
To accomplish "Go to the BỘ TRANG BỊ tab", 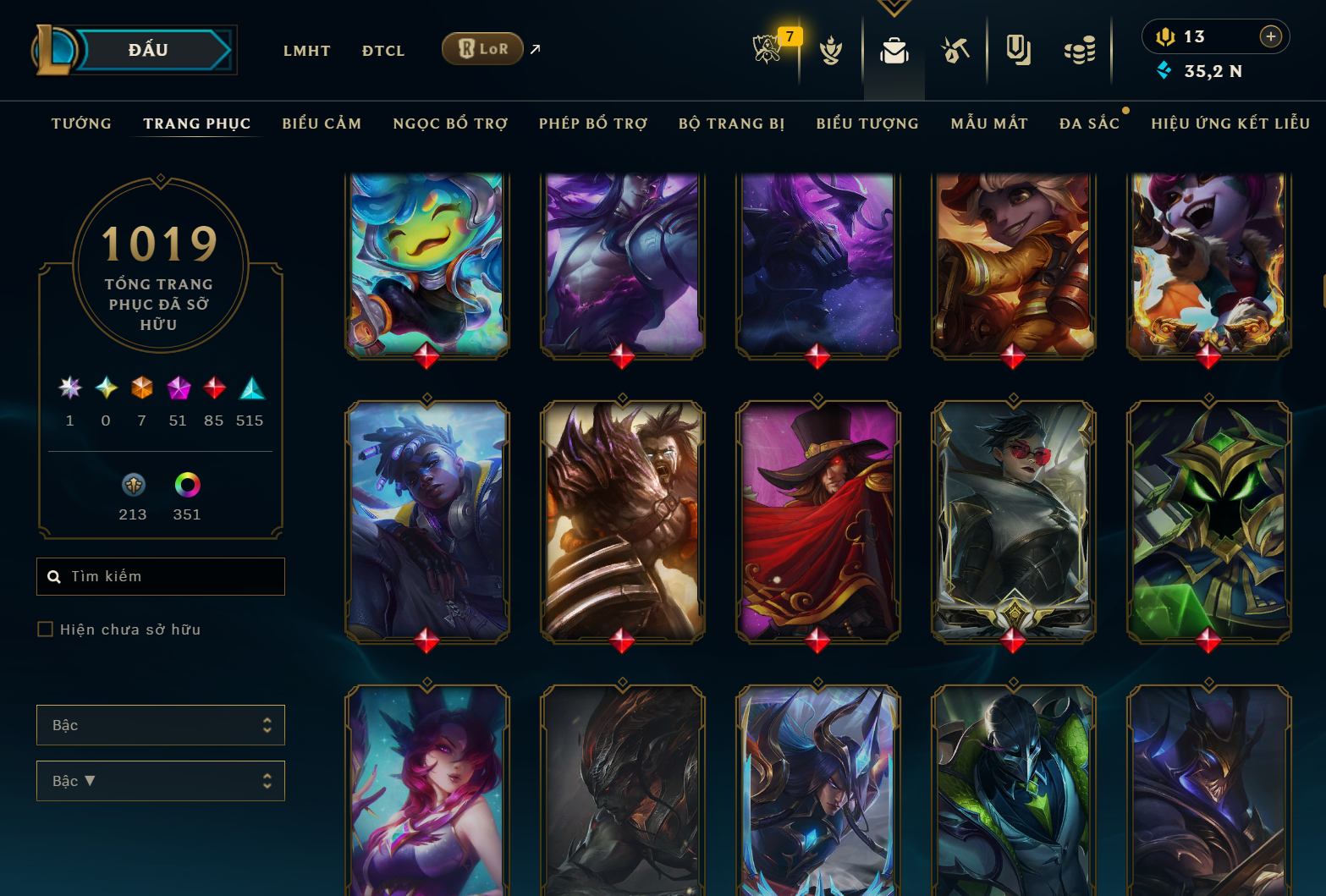I will 732,124.
